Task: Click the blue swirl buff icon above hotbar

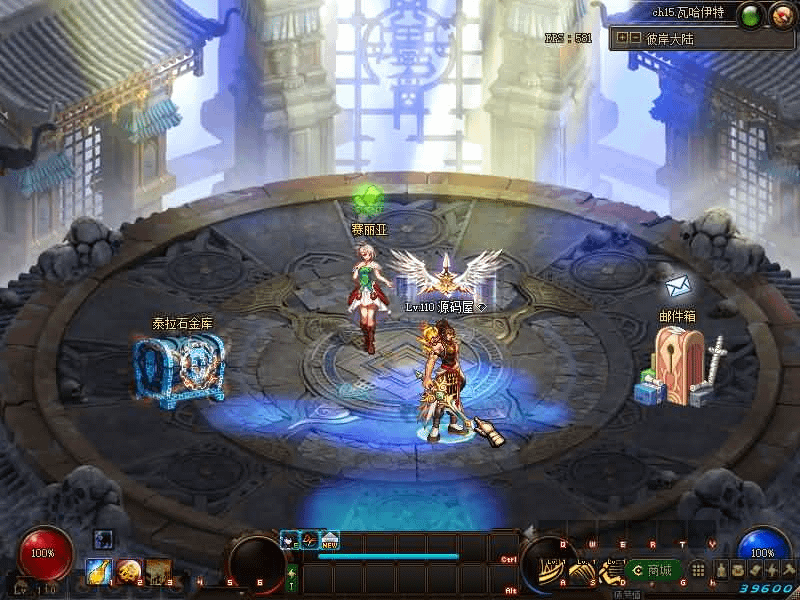Action: tap(103, 540)
